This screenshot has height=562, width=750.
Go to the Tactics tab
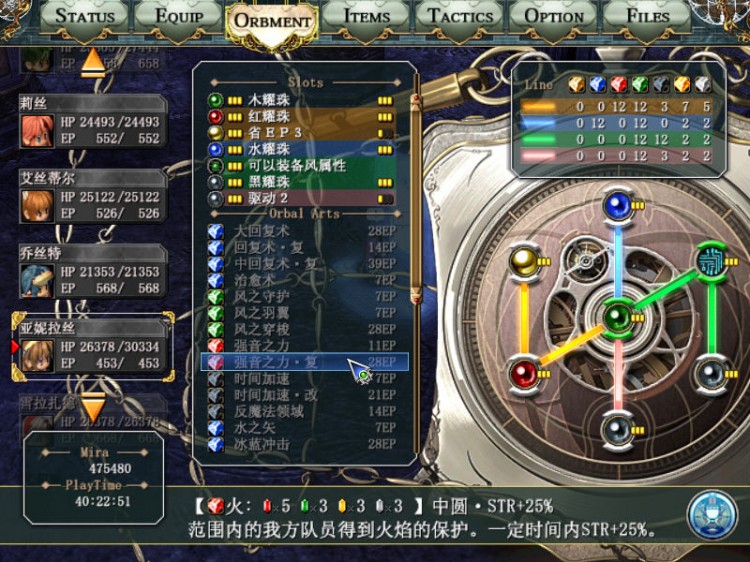pyautogui.click(x=459, y=16)
